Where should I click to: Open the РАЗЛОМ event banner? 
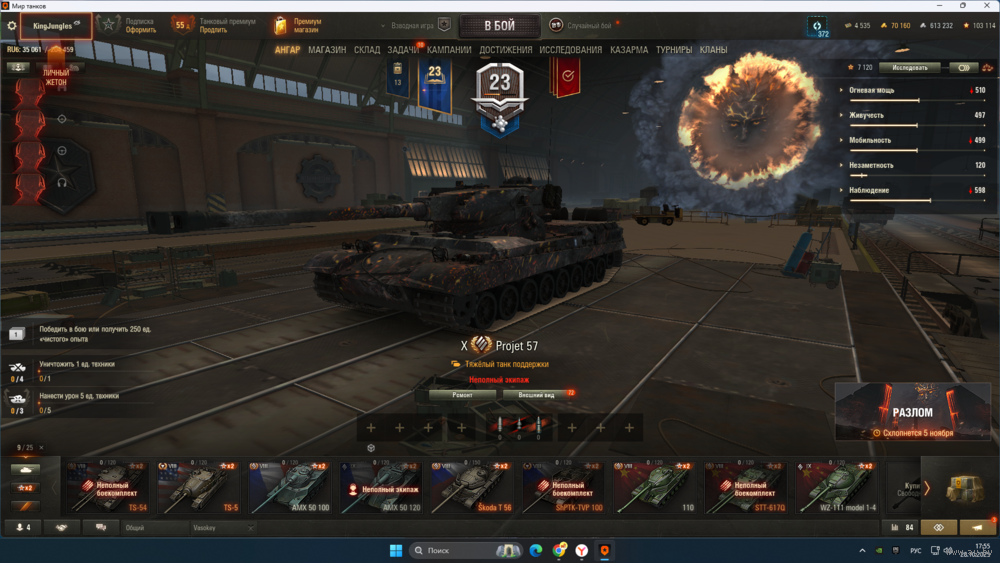(912, 411)
